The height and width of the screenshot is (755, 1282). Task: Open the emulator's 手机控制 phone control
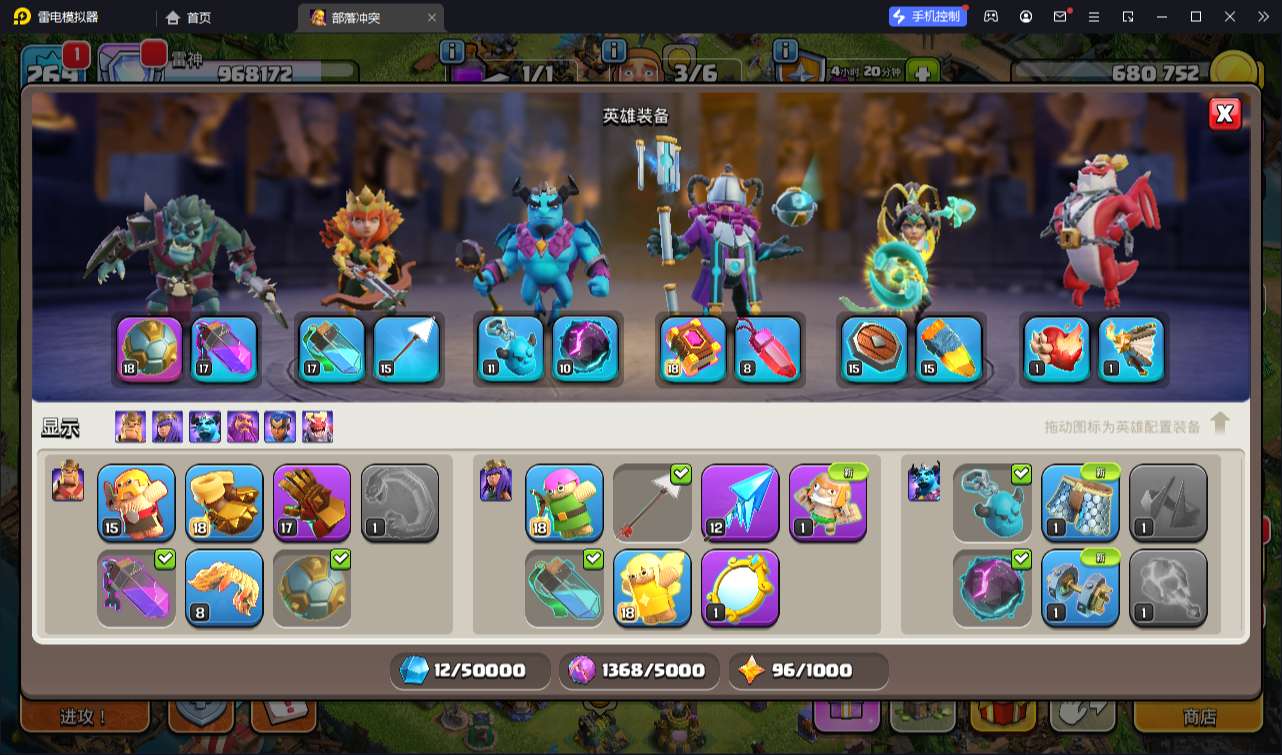[x=928, y=17]
